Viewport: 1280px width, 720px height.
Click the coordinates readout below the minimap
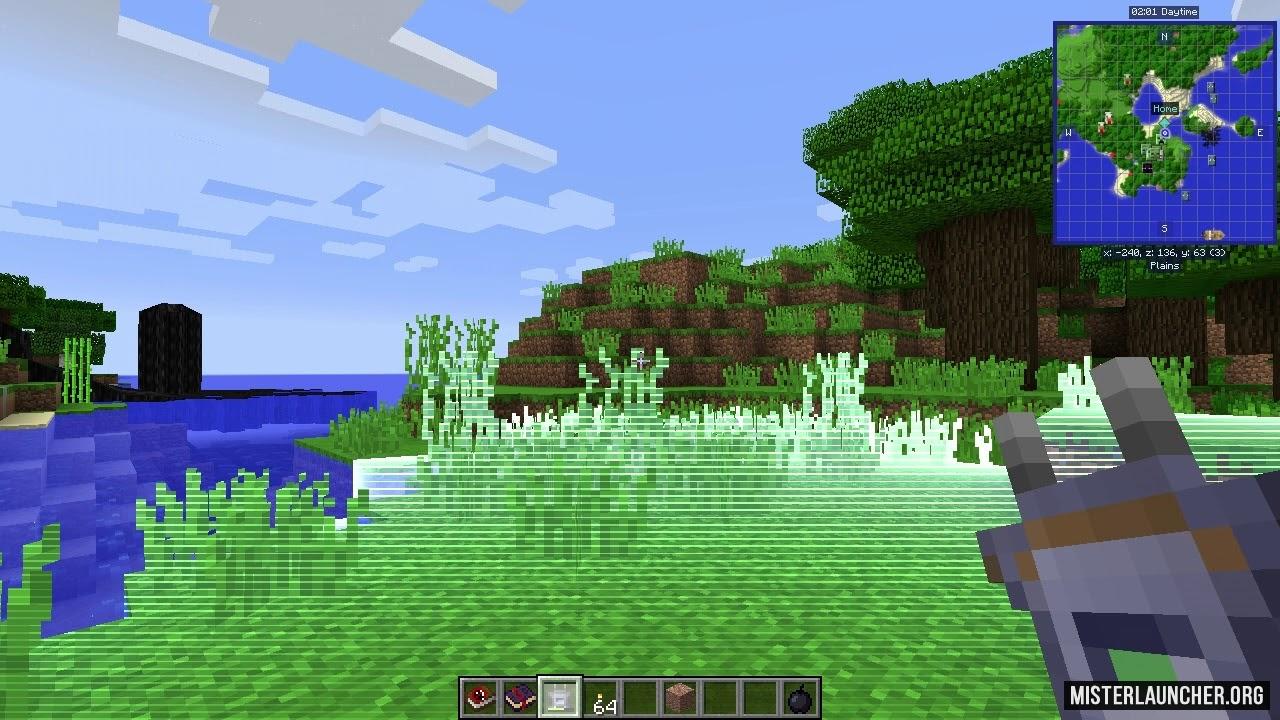coord(1164,253)
